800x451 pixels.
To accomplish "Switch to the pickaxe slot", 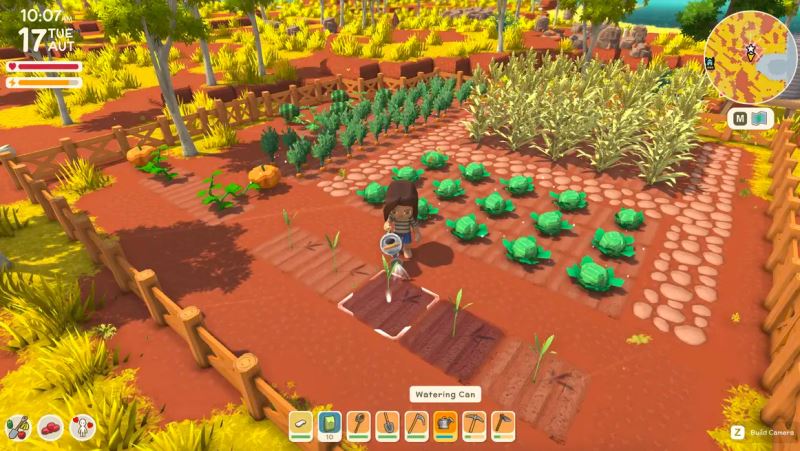I will [x=474, y=426].
